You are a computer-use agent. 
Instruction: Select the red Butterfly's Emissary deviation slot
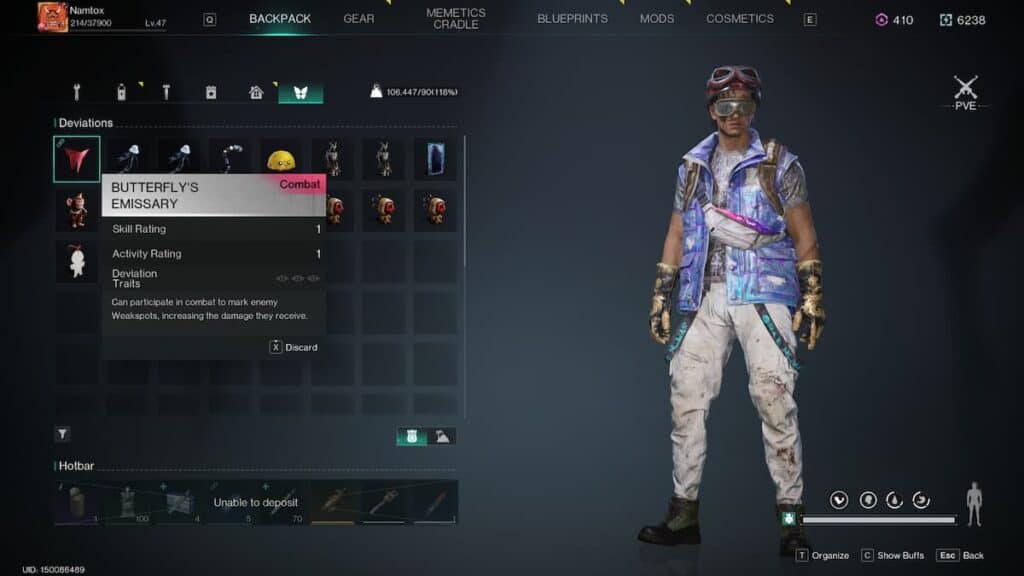77,159
